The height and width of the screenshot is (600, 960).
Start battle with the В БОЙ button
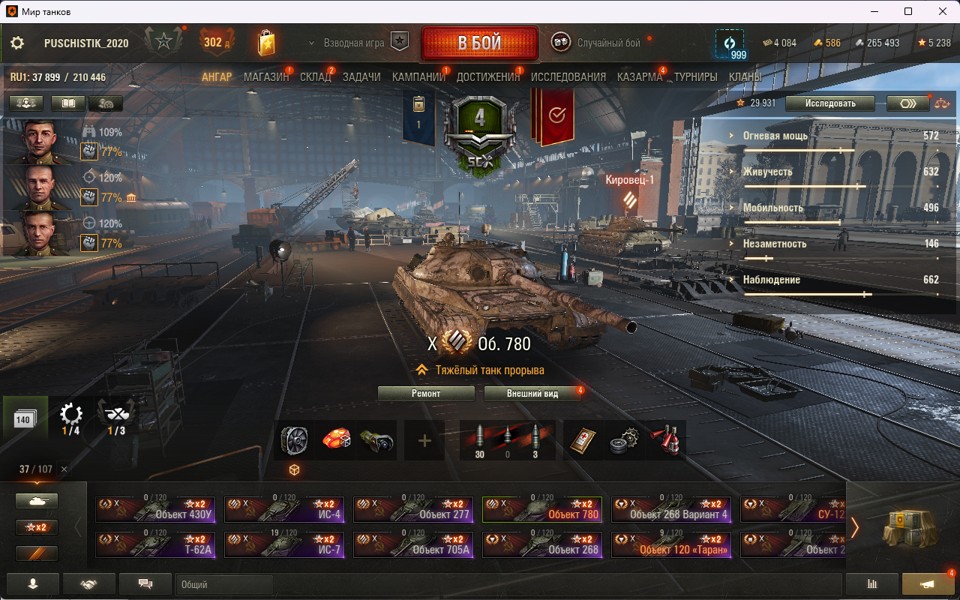pyautogui.click(x=479, y=43)
